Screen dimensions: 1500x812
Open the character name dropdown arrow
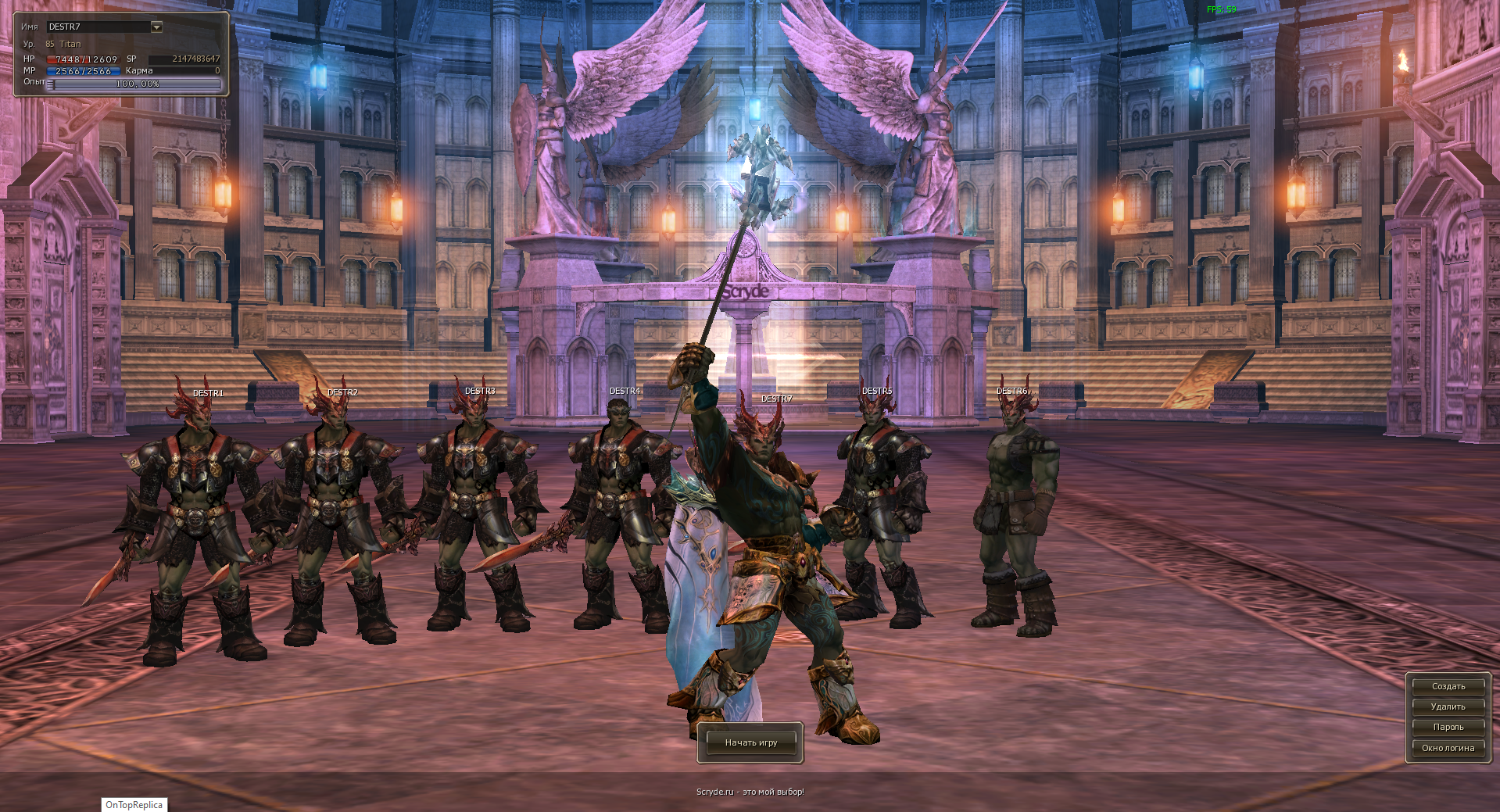click(x=156, y=26)
